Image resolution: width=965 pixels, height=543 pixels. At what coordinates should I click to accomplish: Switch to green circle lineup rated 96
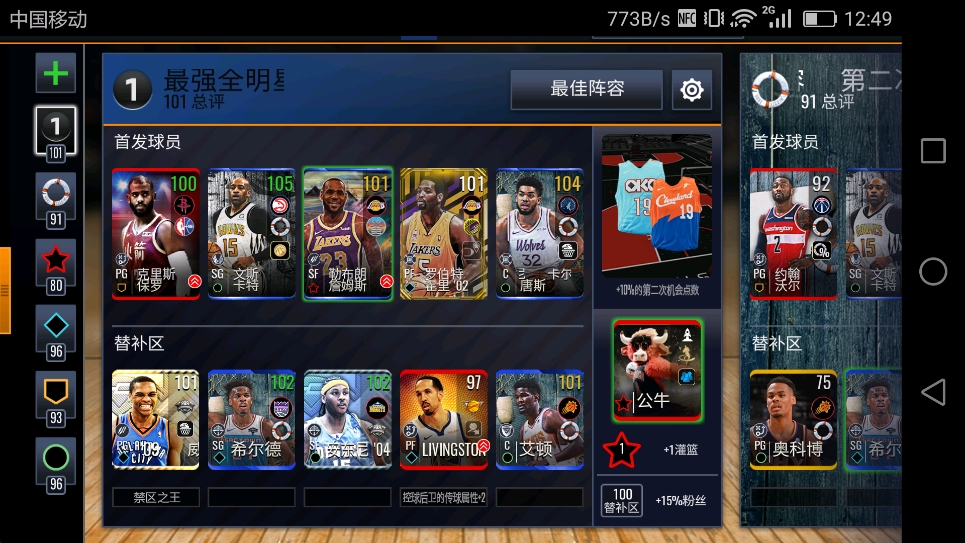(x=56, y=463)
